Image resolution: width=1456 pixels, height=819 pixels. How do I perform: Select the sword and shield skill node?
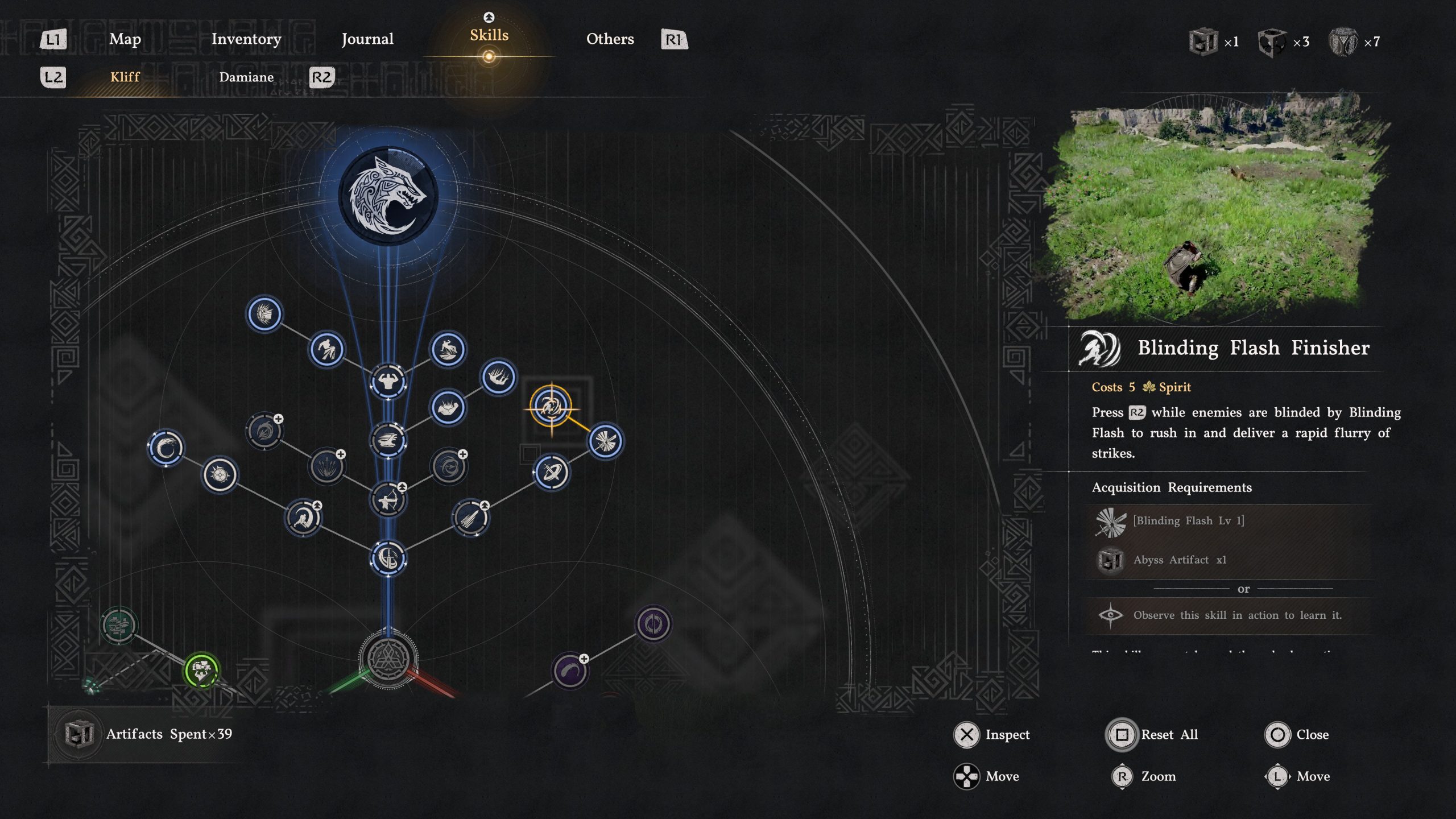tap(388, 558)
